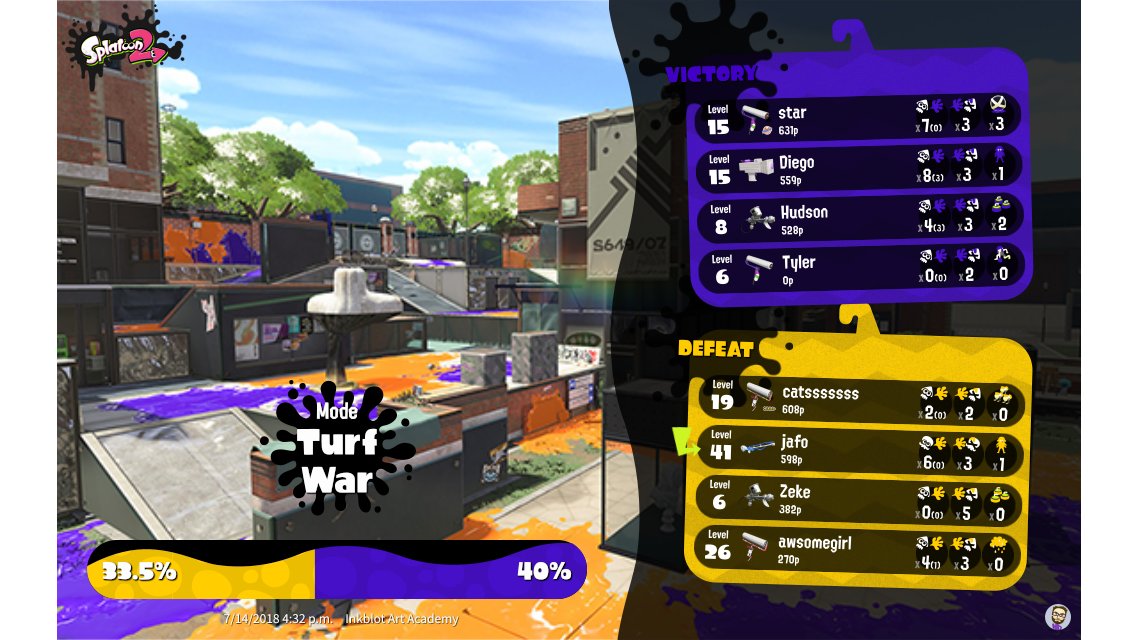Pick jafo's level 41 result row

(x=860, y=449)
